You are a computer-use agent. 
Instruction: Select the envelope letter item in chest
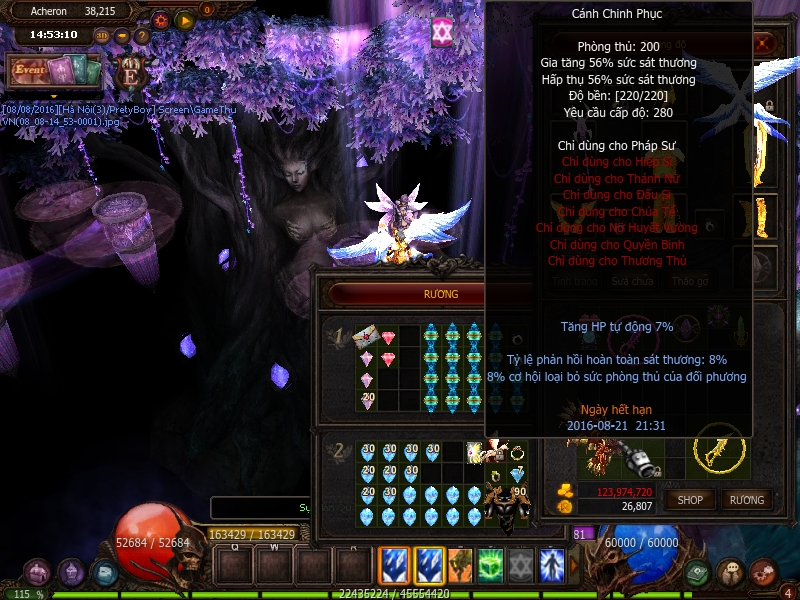[x=365, y=335]
